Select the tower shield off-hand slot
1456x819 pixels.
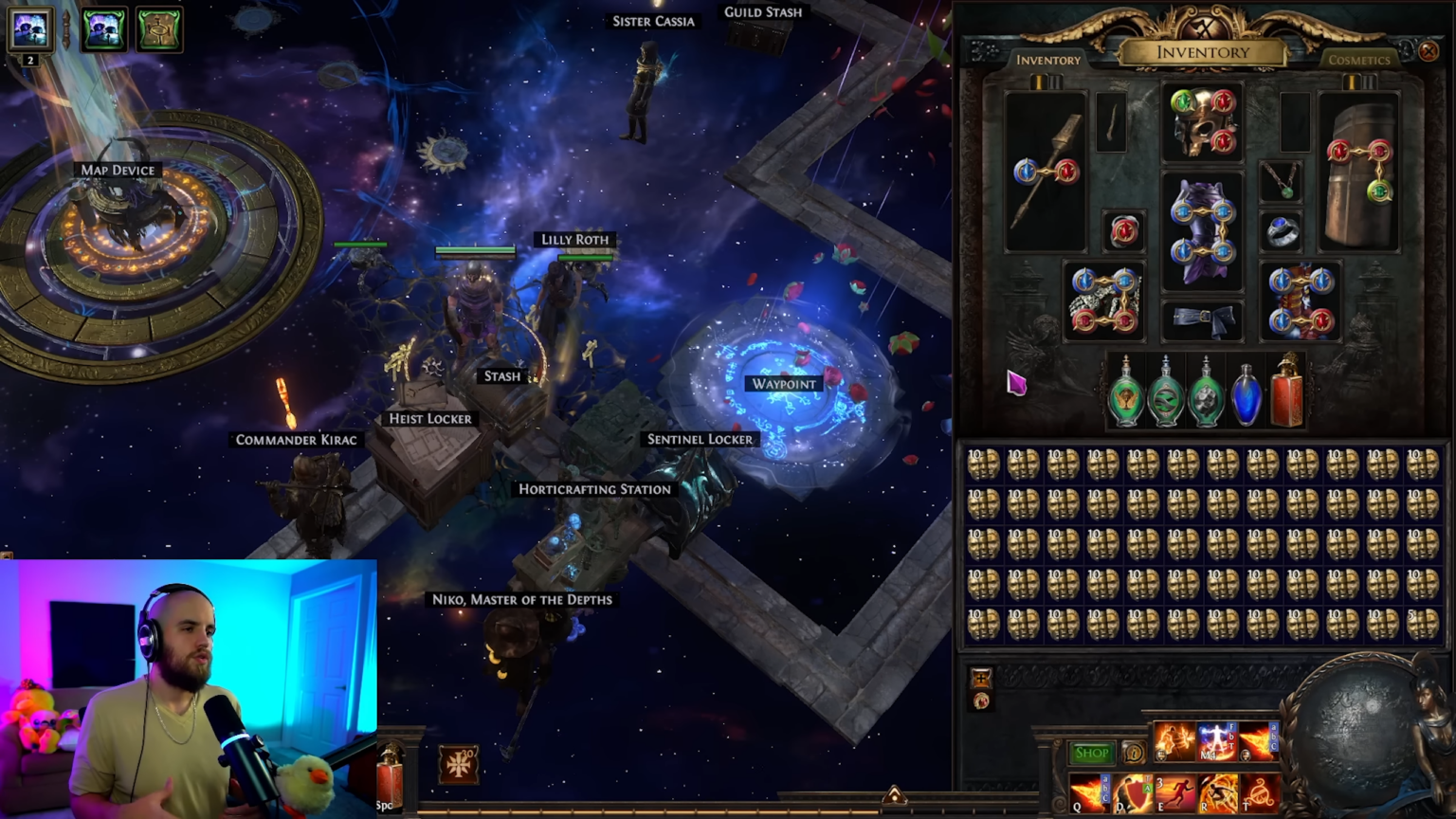[x=1359, y=172]
